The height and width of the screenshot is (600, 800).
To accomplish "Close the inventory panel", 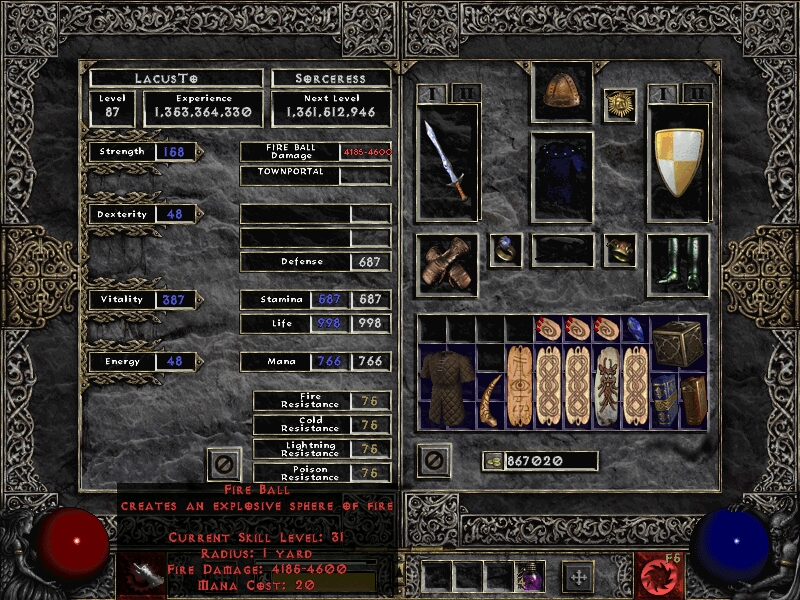I will click(433, 459).
